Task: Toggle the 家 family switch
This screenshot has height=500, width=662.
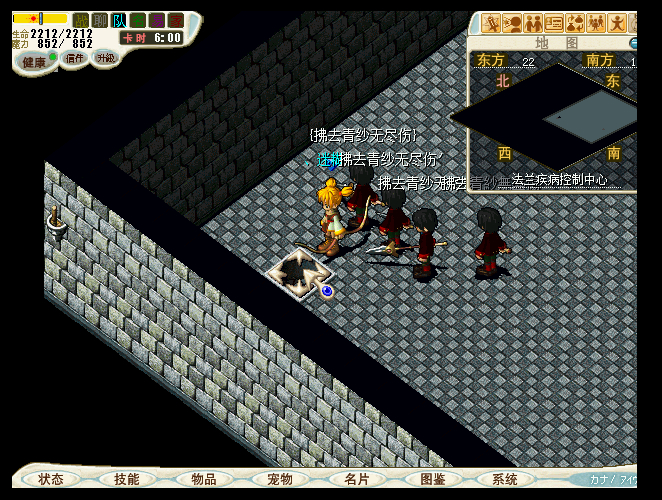Action: 176,20
